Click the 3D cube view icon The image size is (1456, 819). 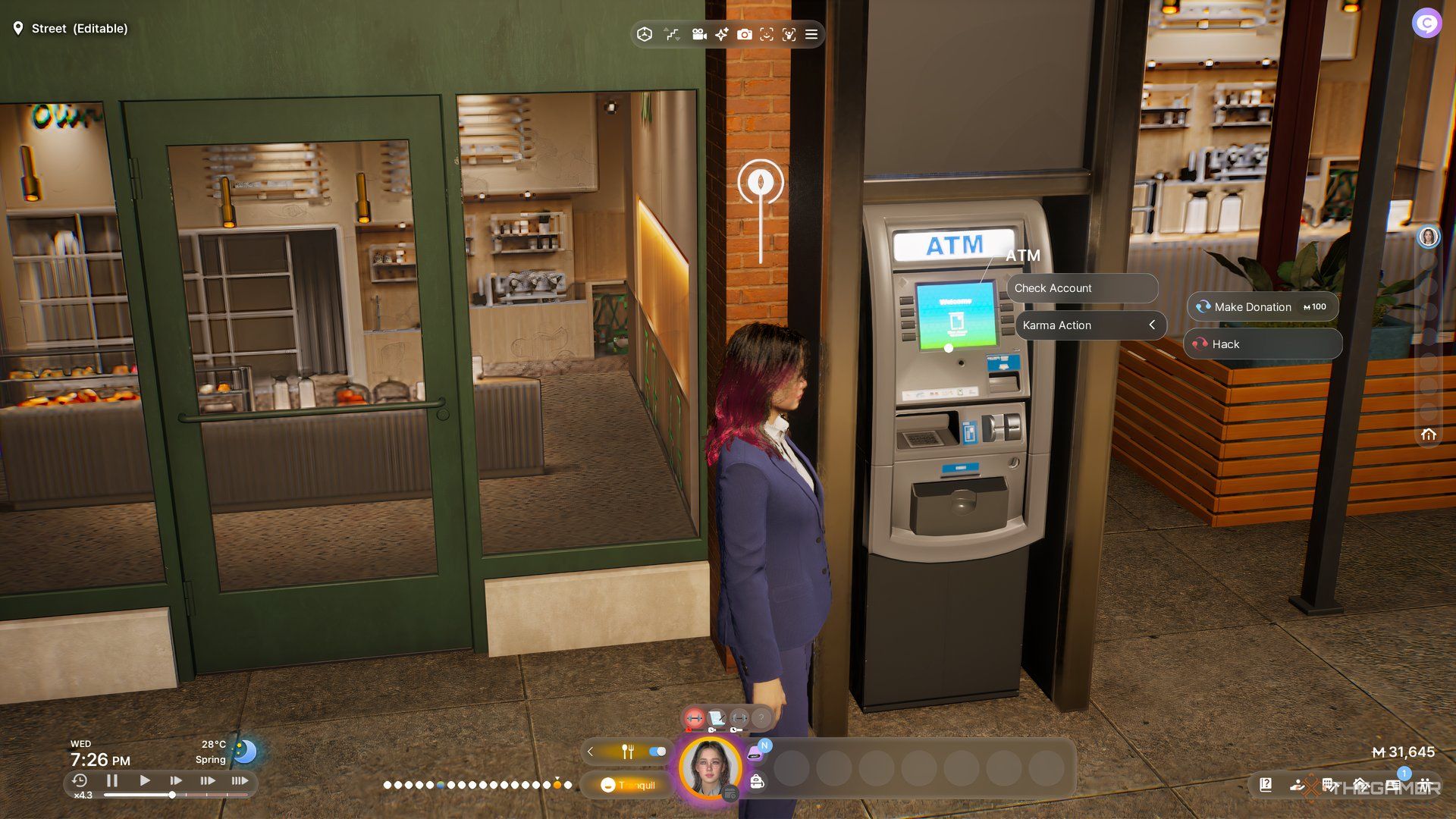(645, 34)
